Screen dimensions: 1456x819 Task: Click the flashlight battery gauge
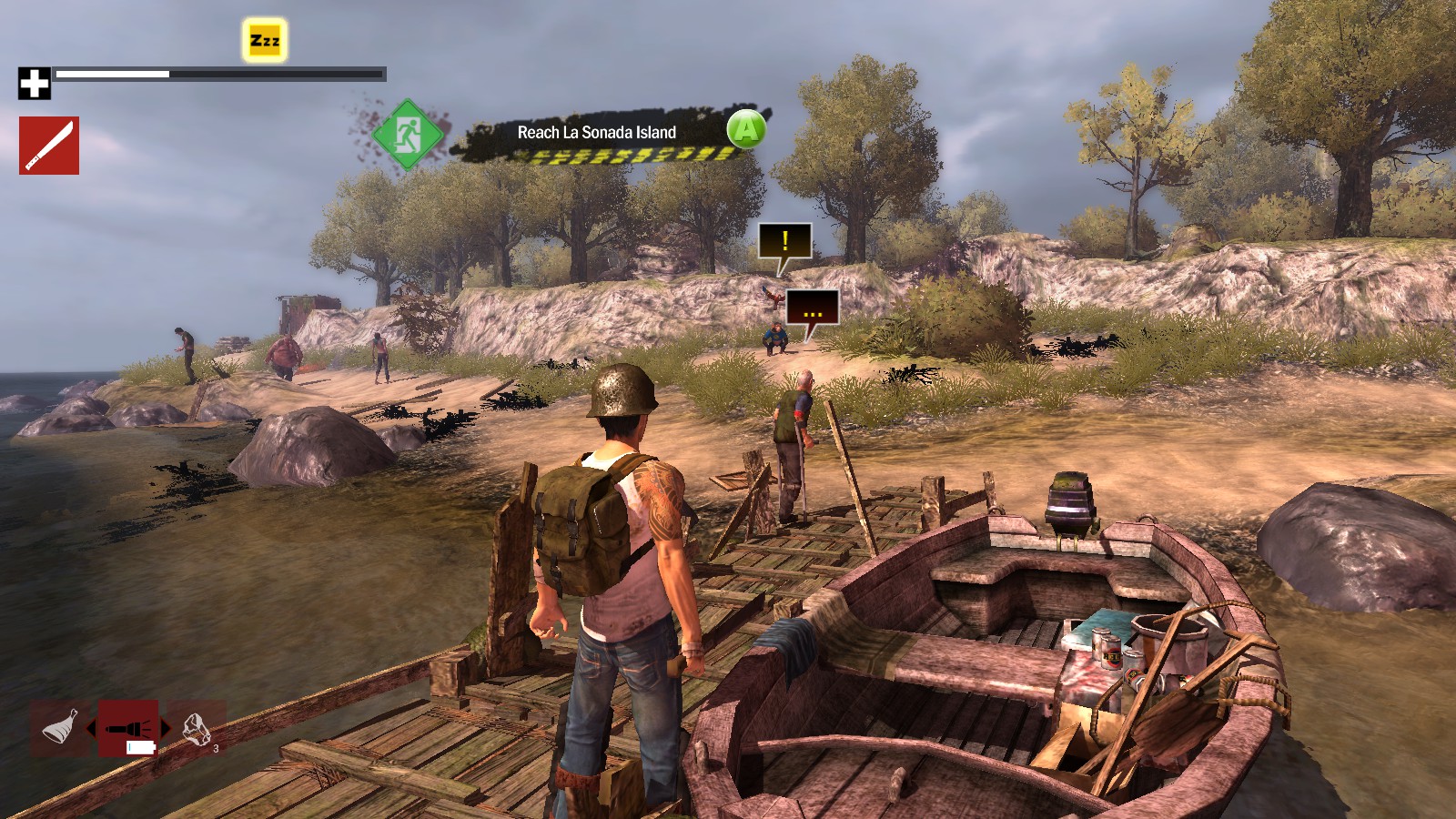(138, 748)
